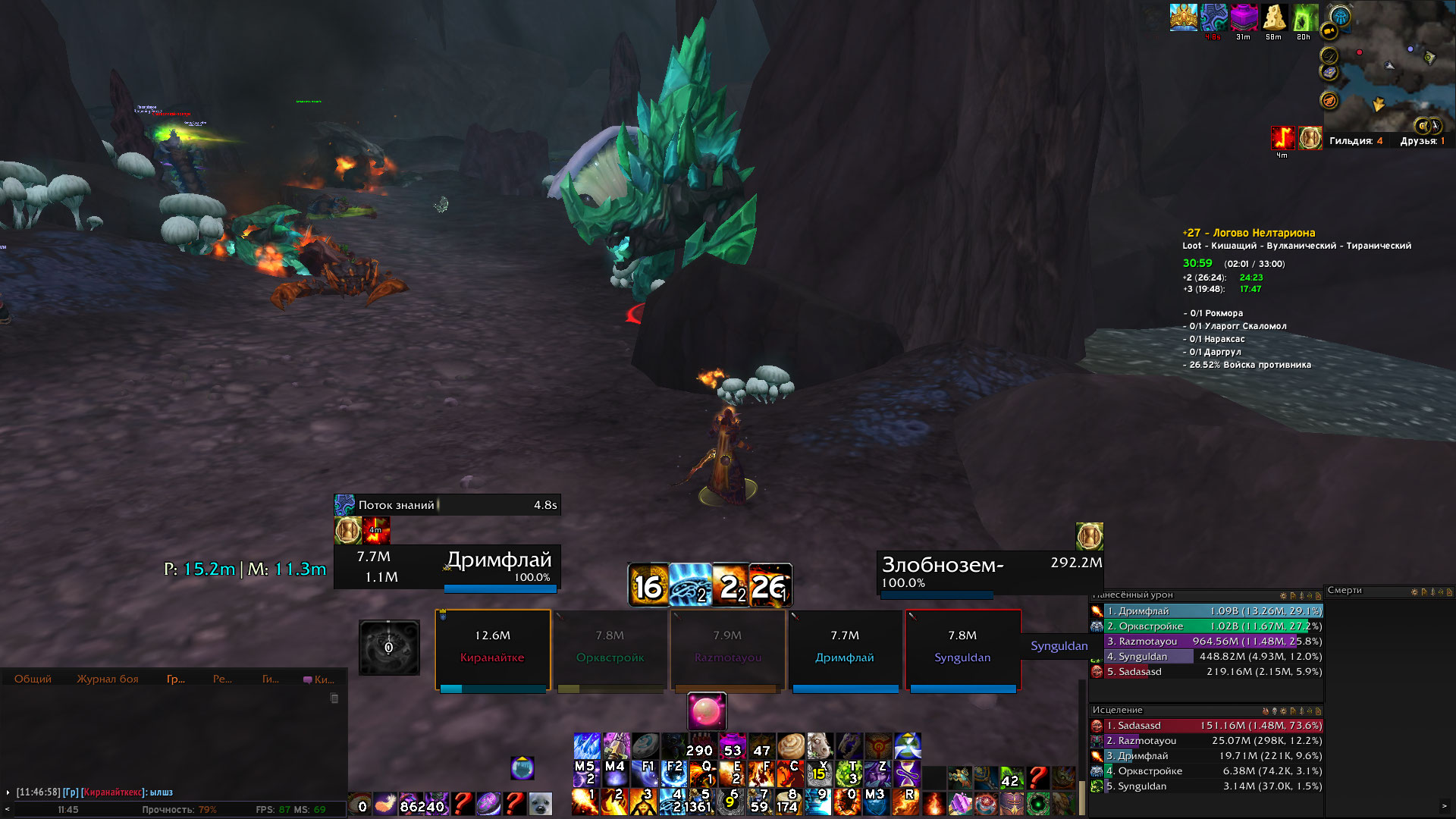Screen dimensions: 1456x819
Task: Target party member Орквстройк
Action: click(610, 649)
